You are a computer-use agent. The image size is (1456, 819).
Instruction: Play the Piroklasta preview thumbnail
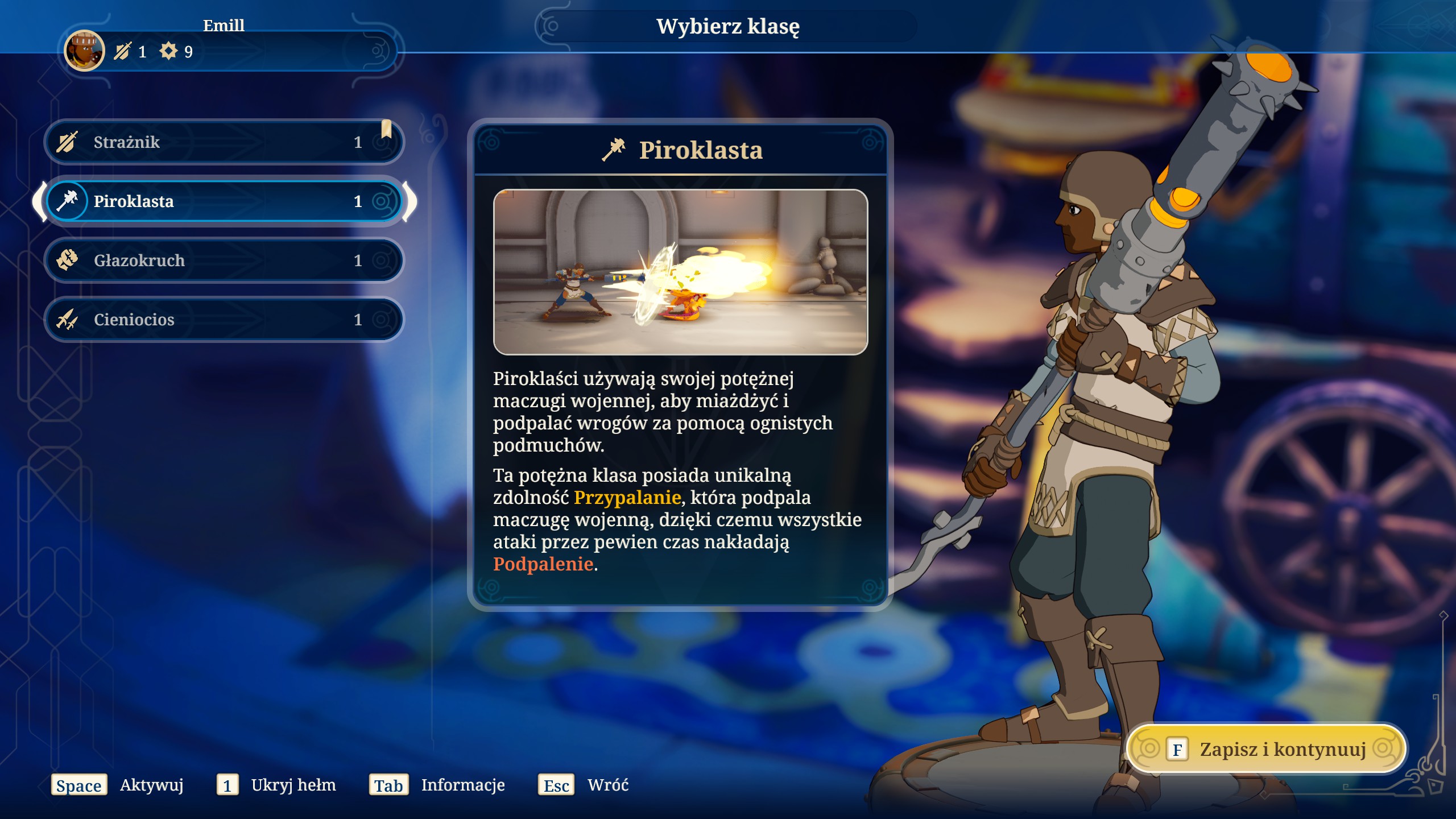(680, 272)
